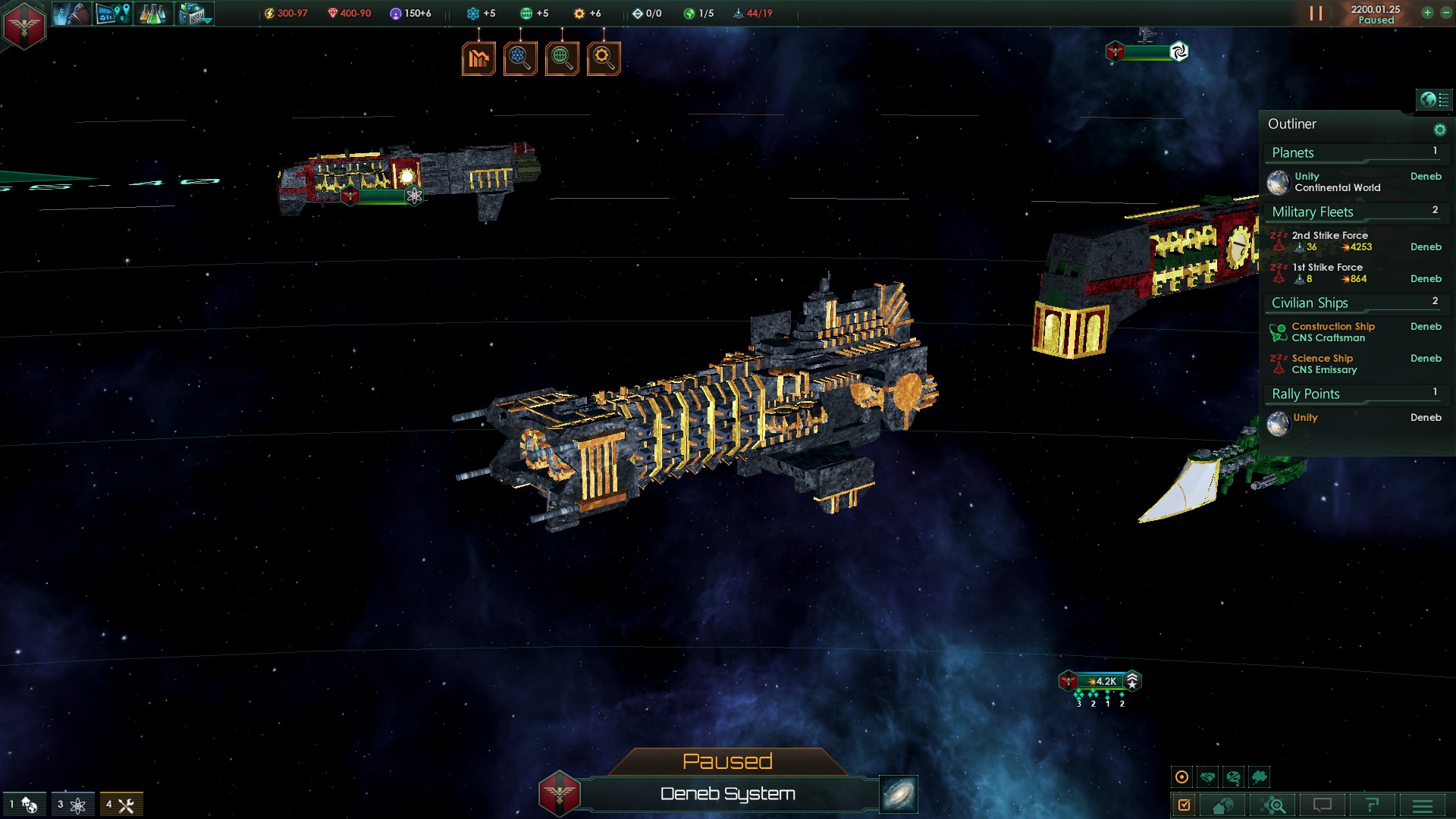Open the Situation Log map-pins icon
1456x819 pixels.
114,13
